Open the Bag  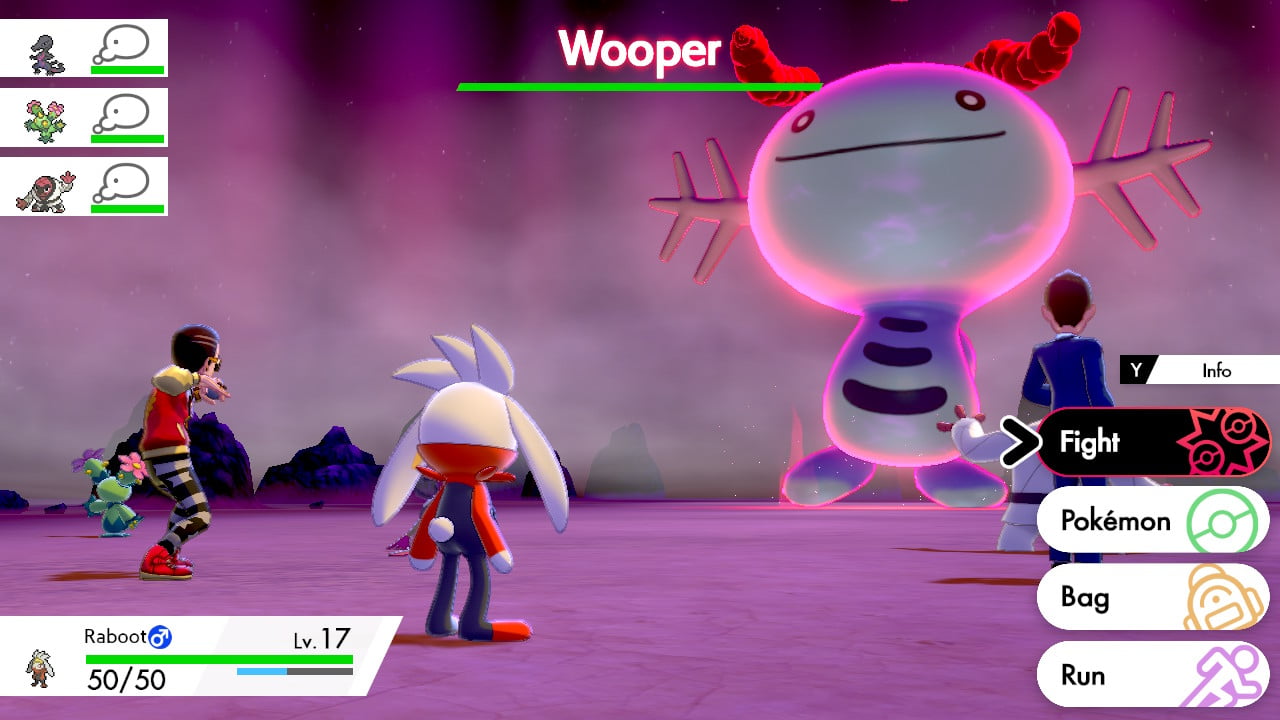[x=1152, y=597]
